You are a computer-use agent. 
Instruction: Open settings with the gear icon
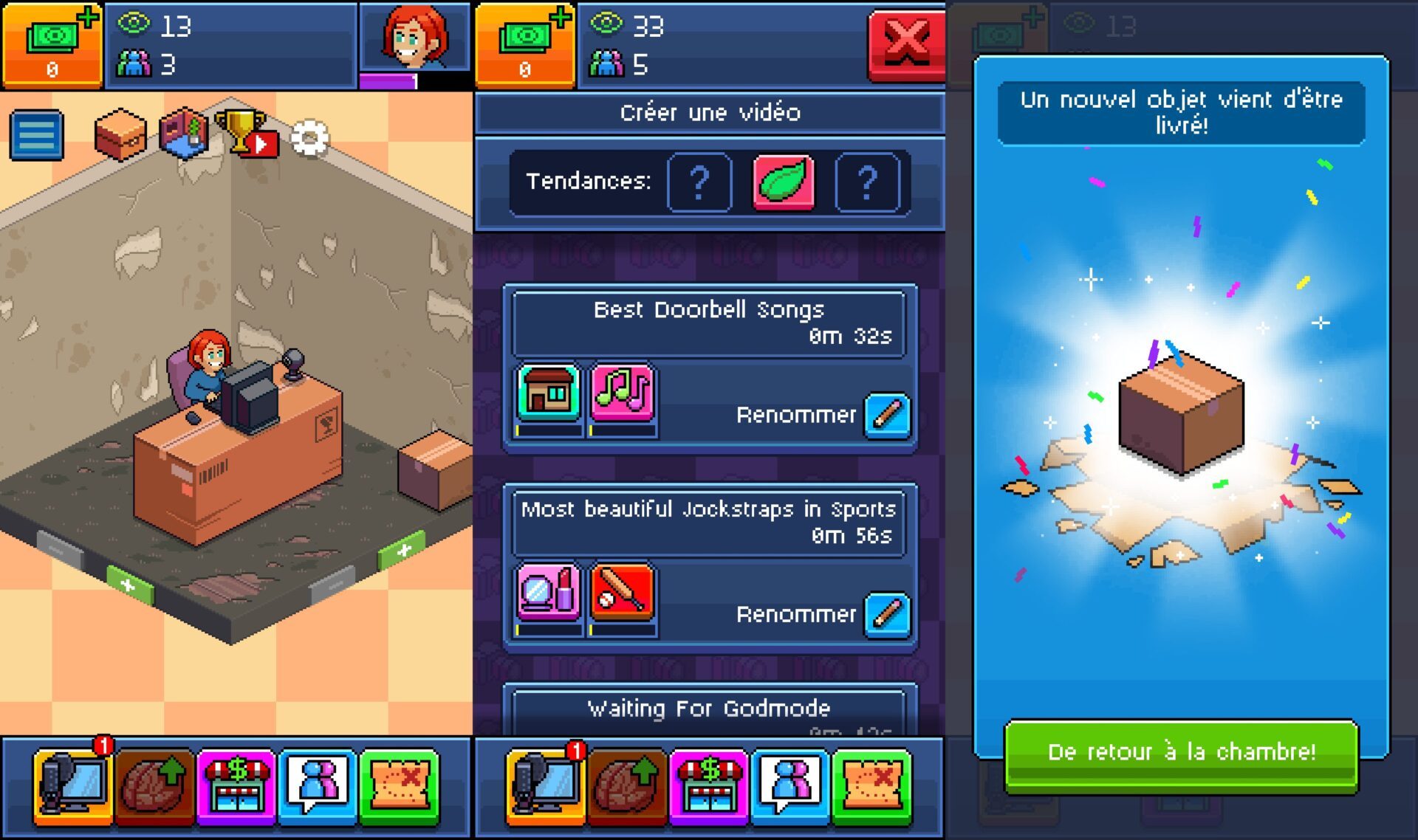309,137
